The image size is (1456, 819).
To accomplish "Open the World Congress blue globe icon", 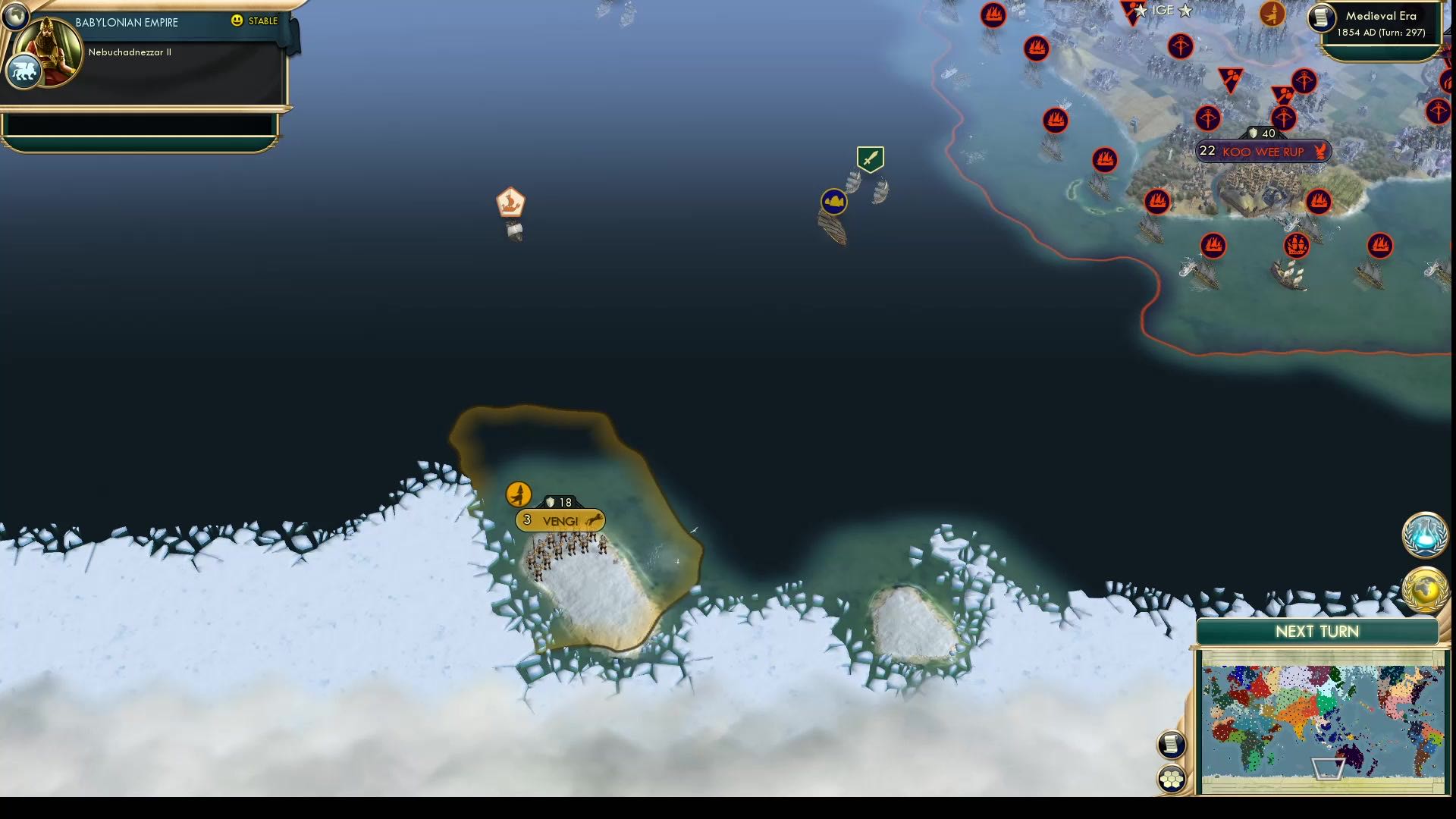I will point(1424,535).
